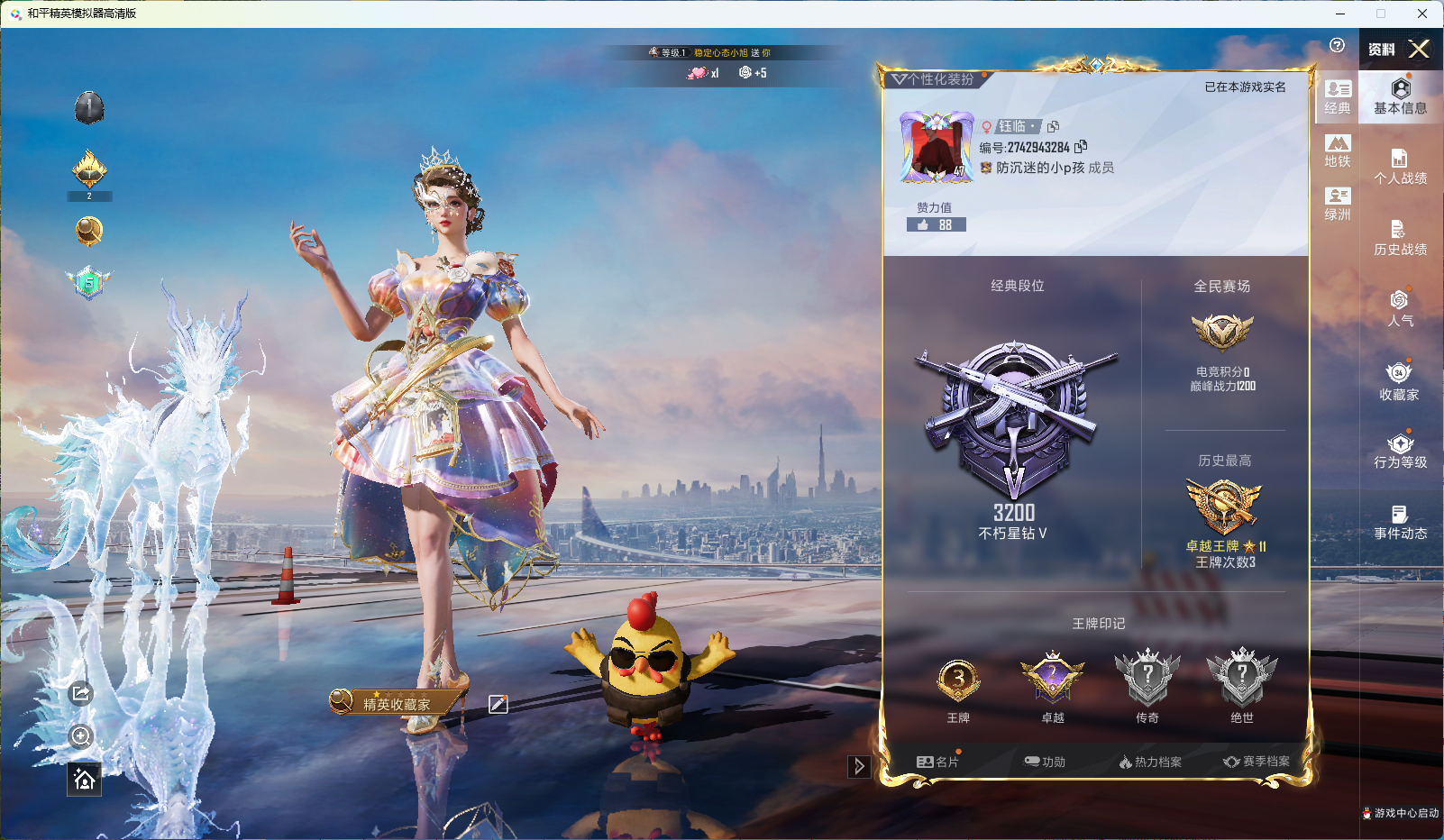Switch to the 绿洲 mode tab
The image size is (1444, 840).
coord(1337,200)
